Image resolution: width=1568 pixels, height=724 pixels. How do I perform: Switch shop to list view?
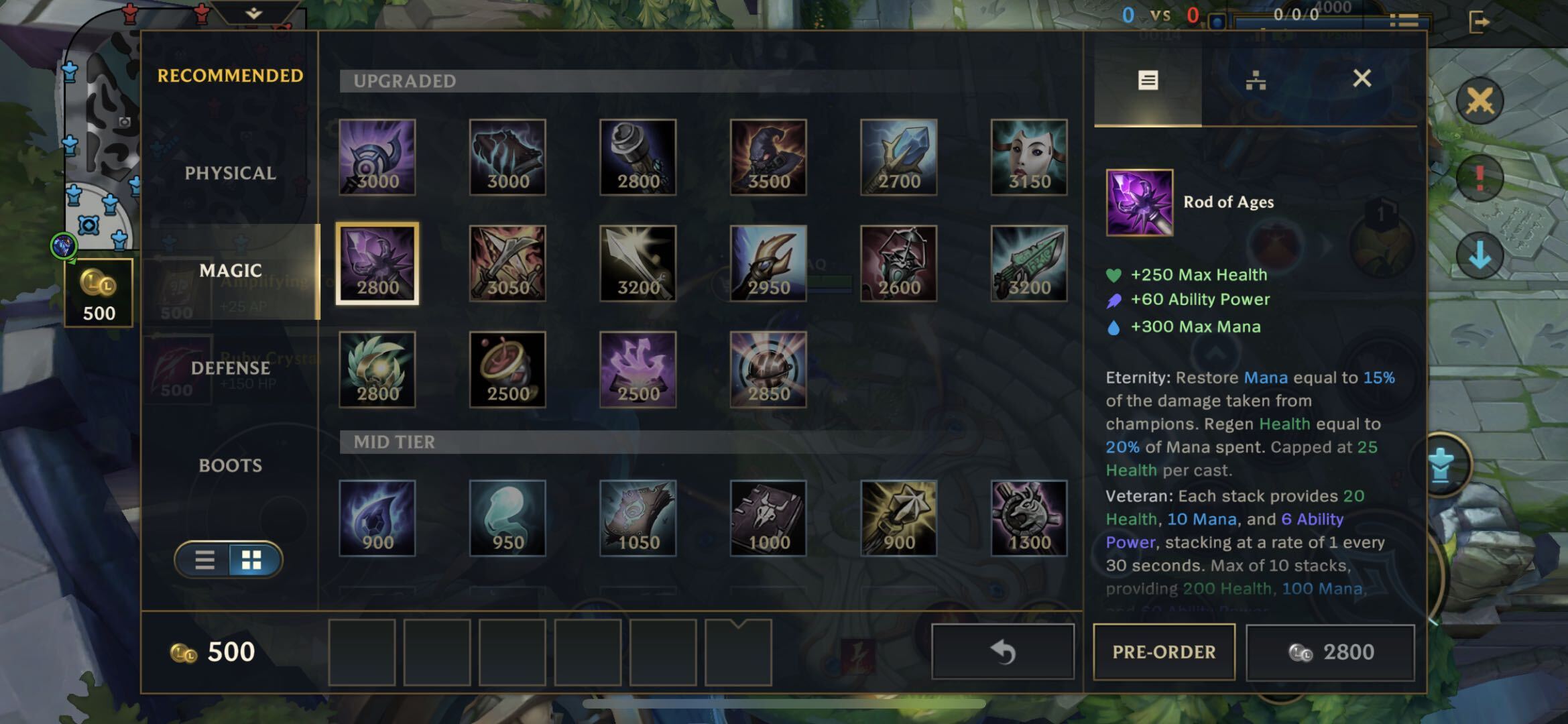pos(204,560)
